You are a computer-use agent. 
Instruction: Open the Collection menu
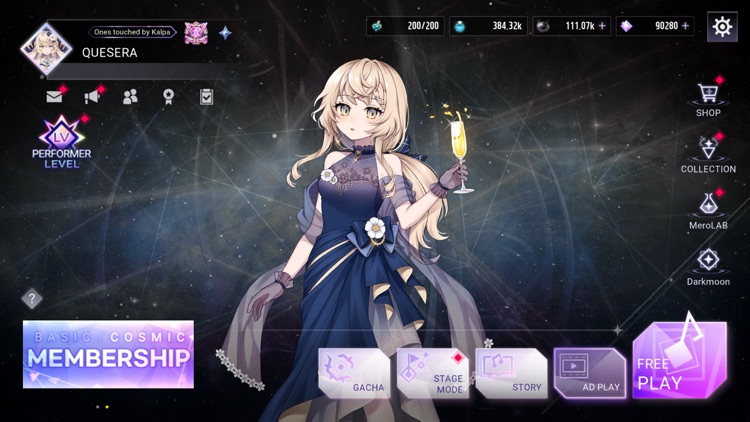point(708,151)
